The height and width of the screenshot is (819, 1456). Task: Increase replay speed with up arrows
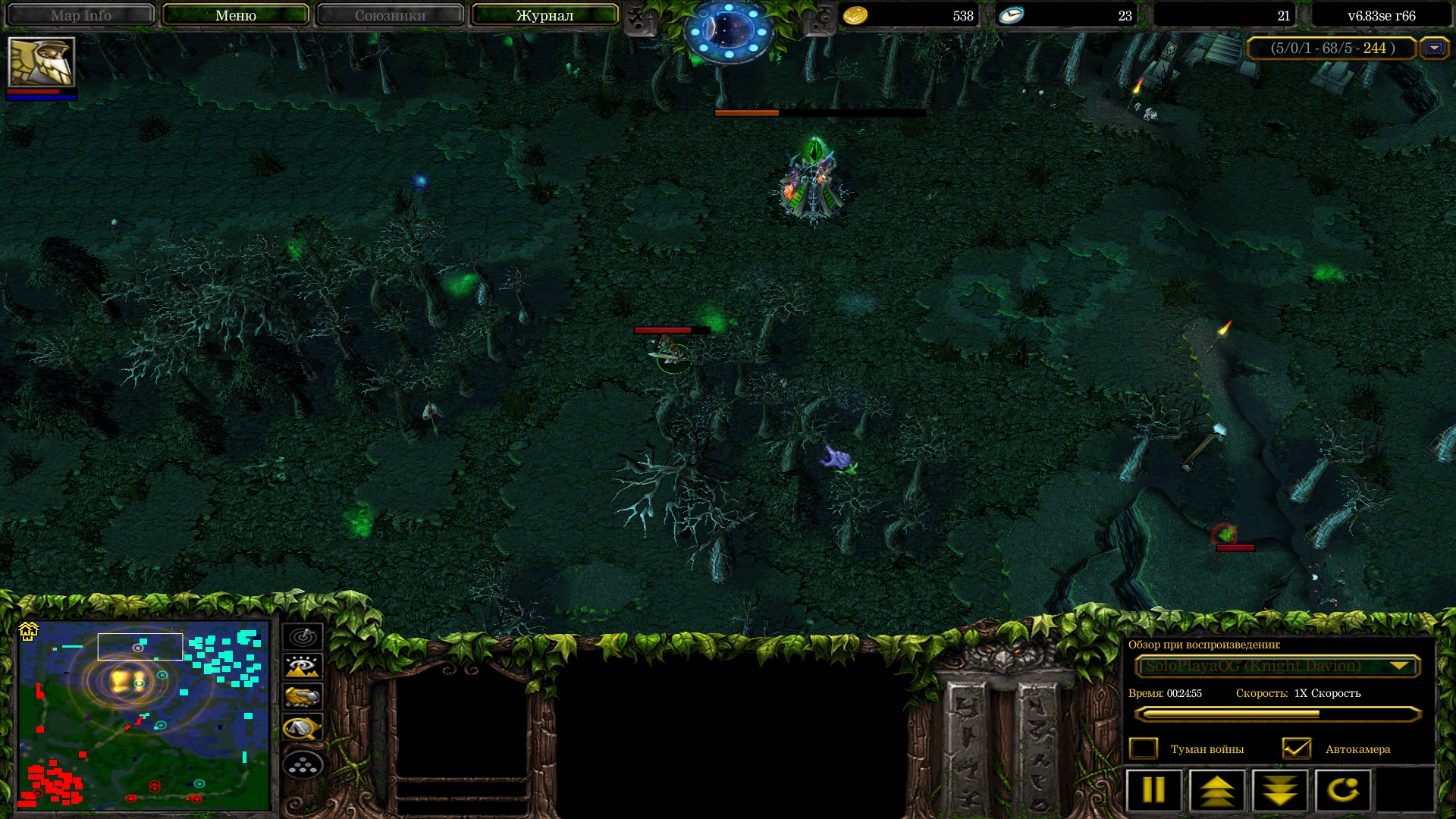[1217, 790]
